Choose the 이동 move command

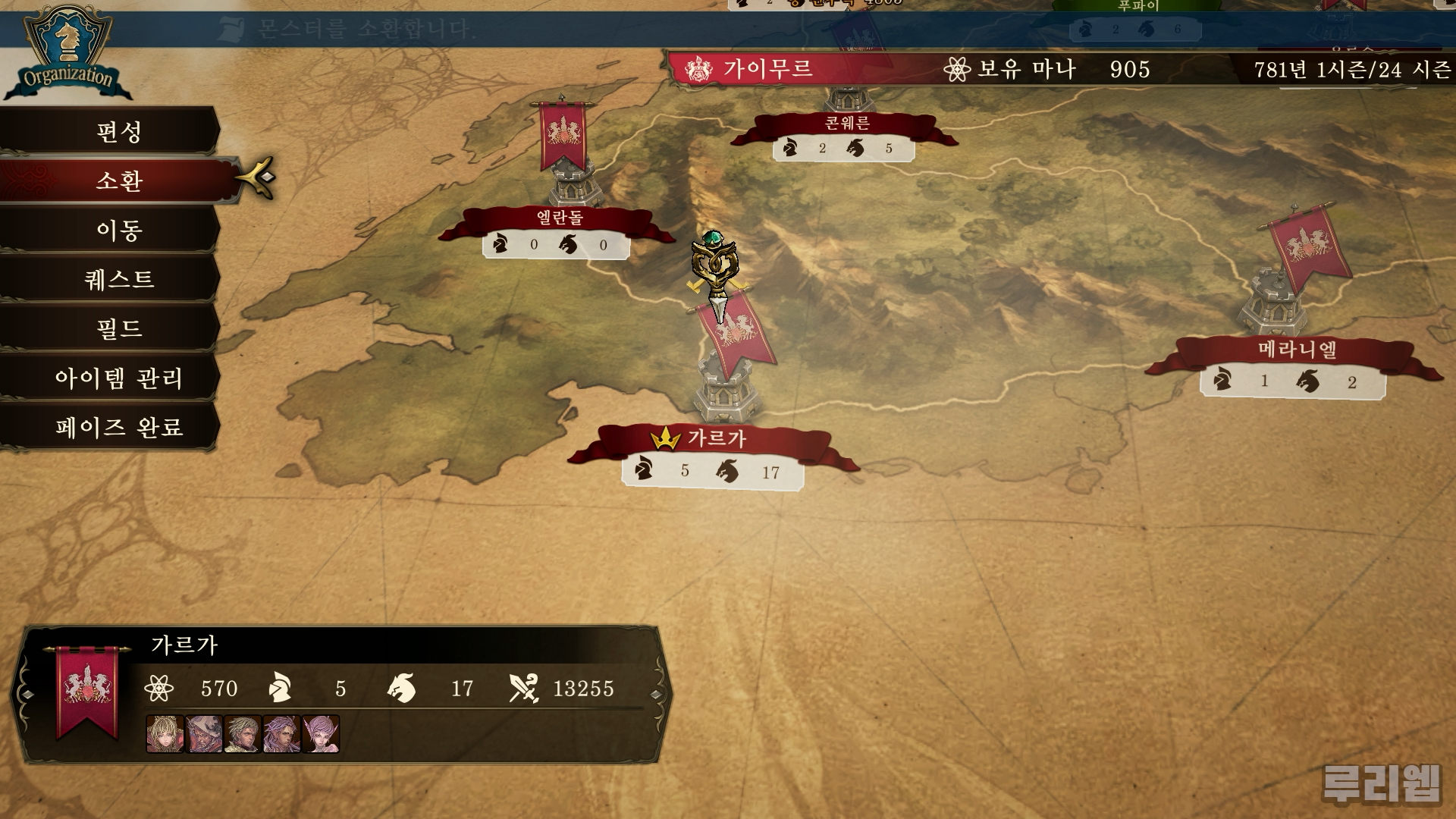(x=119, y=230)
